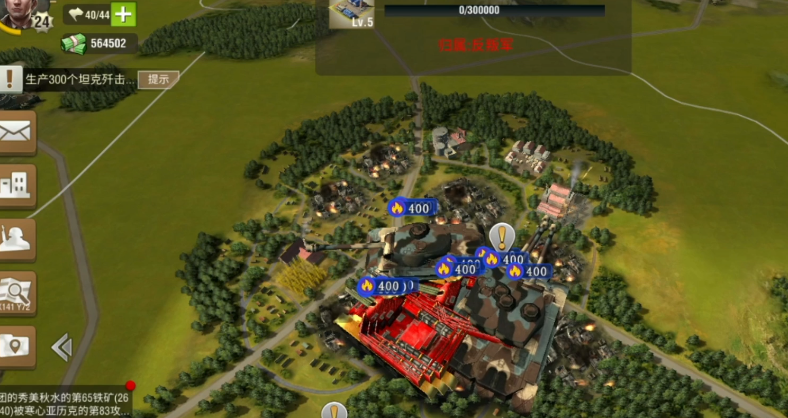Image resolution: width=788 pixels, height=418 pixels.
Task: Tap the green plus to add troops
Action: pos(122,14)
